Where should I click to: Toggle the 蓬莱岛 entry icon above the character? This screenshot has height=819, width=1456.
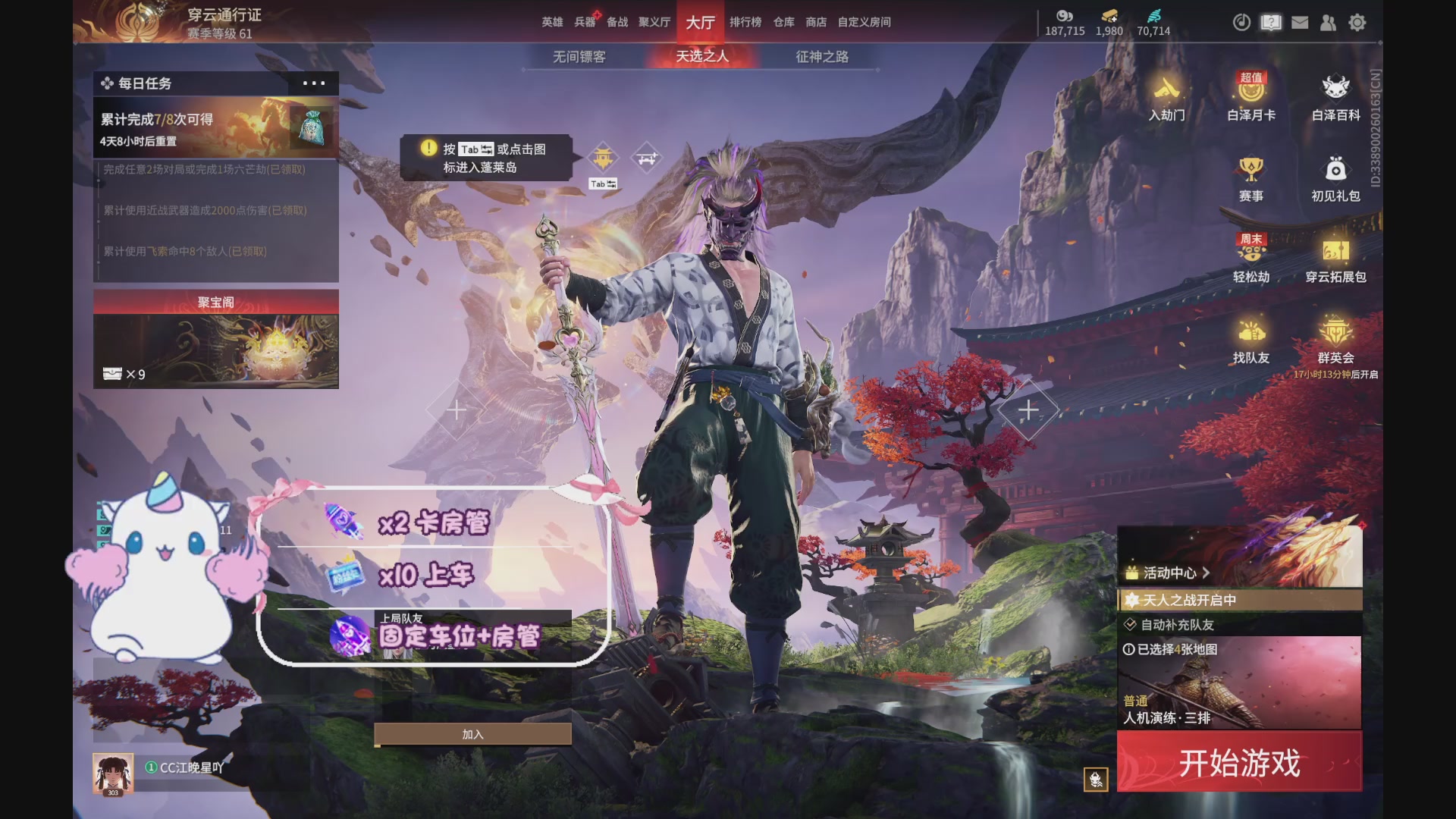[x=601, y=158]
